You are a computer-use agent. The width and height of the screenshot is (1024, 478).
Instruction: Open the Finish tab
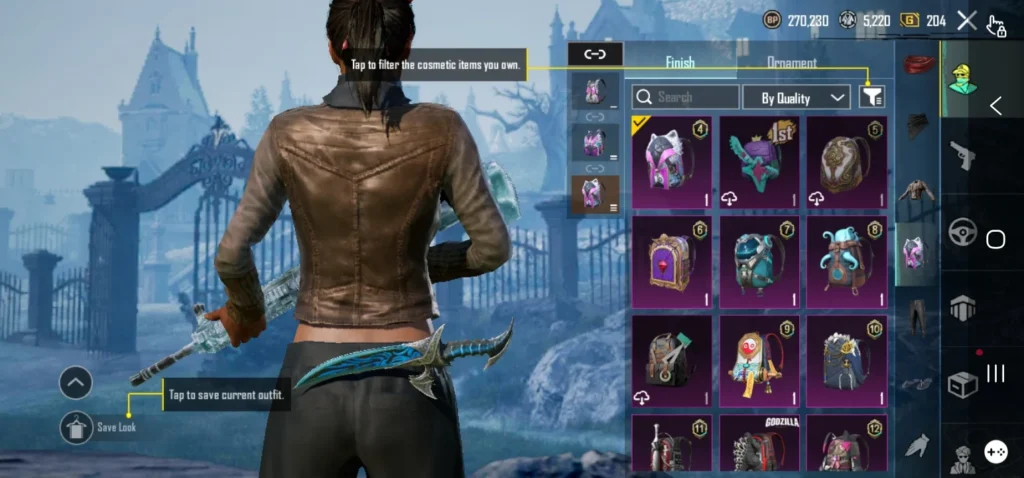pyautogui.click(x=680, y=62)
